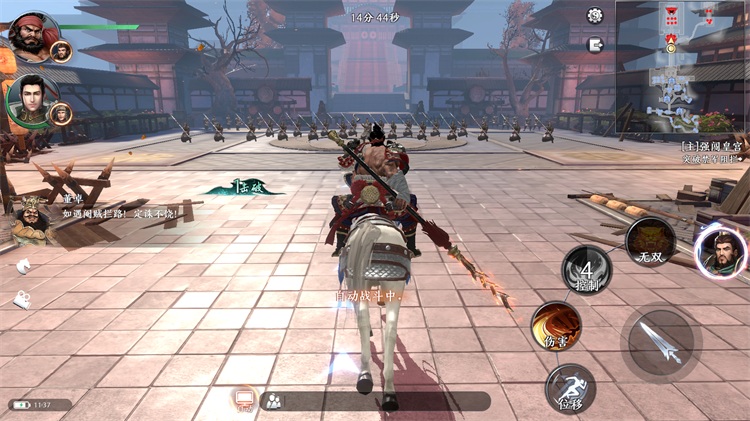This screenshot has height=421, width=750.
Task: Activate the 无双 musou skill
Action: 650,241
